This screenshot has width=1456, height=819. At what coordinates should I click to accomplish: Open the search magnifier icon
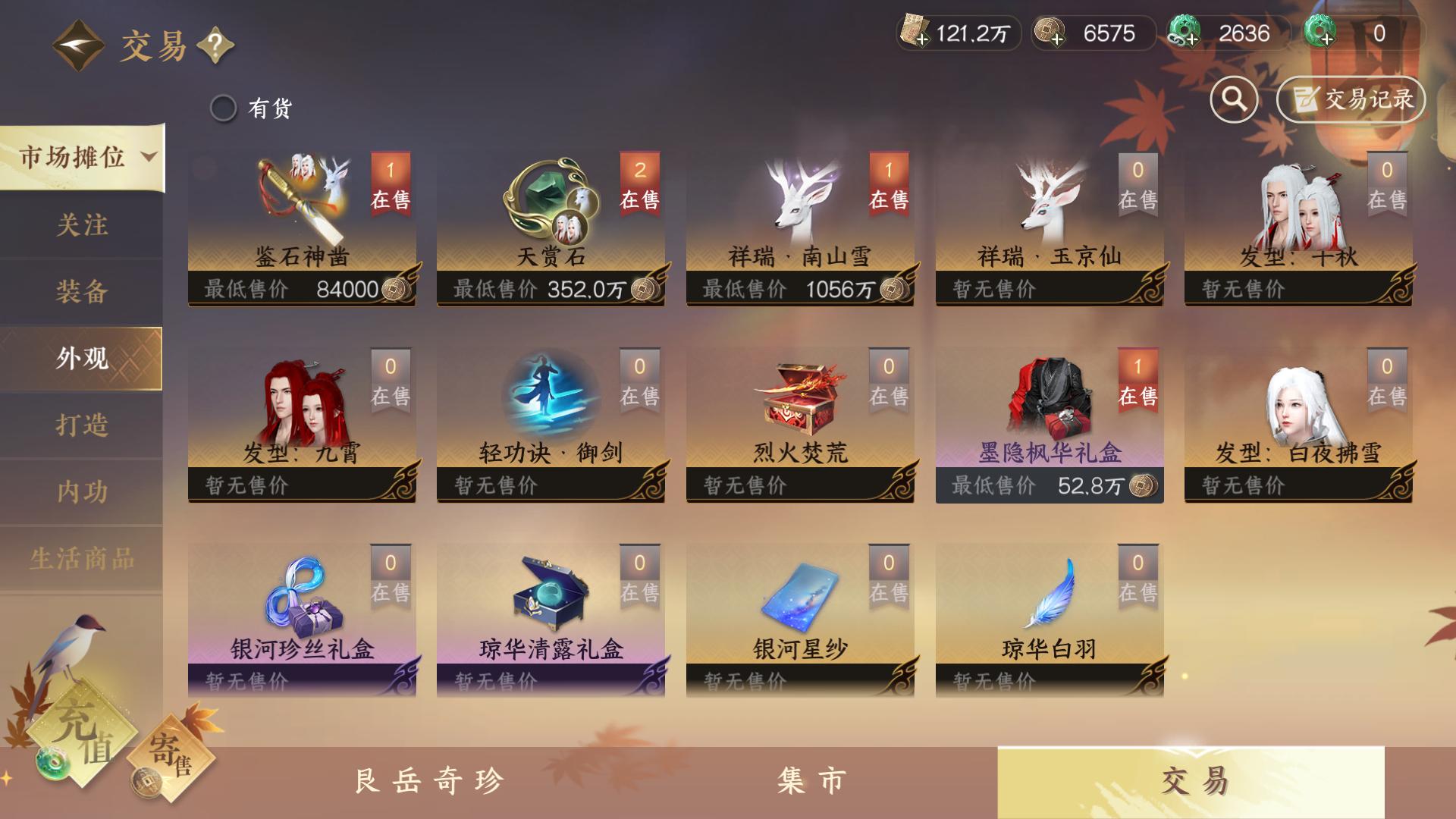(x=1233, y=99)
